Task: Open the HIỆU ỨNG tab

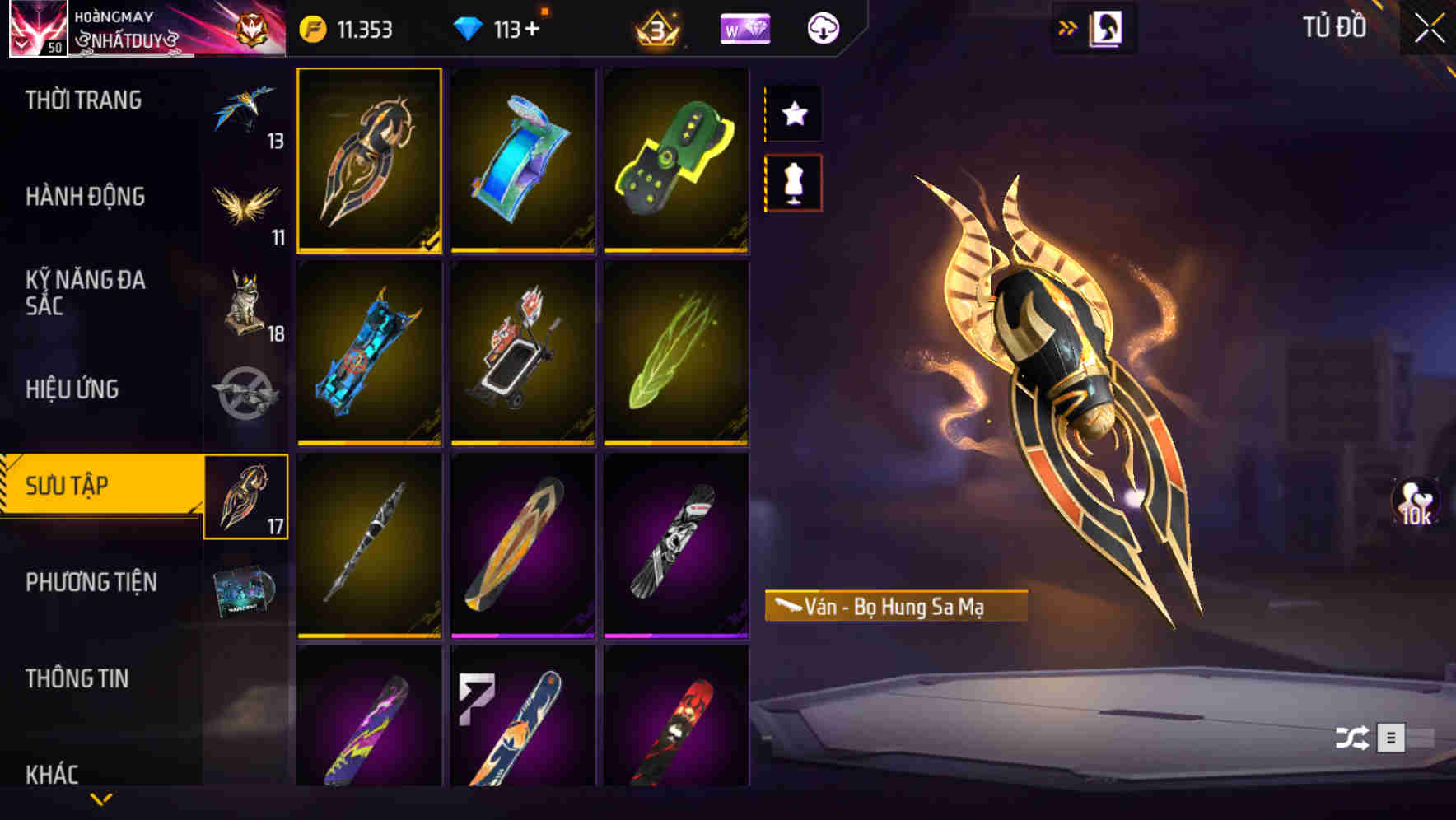Action: tap(71, 389)
